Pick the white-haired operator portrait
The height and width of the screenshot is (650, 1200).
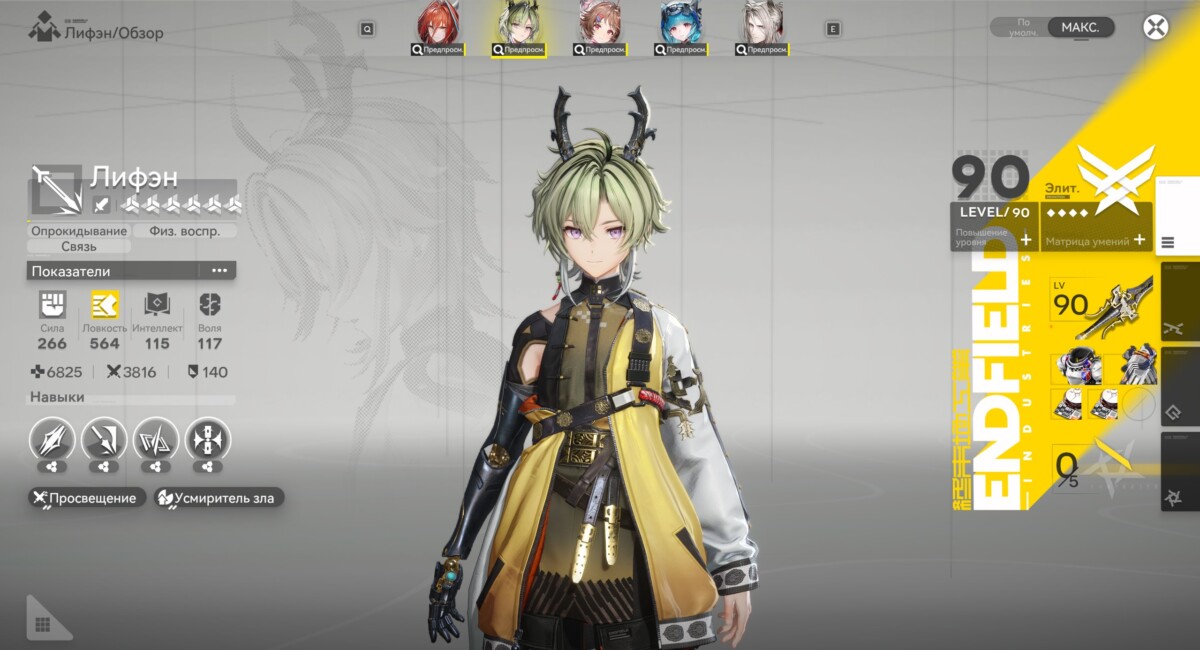(762, 27)
